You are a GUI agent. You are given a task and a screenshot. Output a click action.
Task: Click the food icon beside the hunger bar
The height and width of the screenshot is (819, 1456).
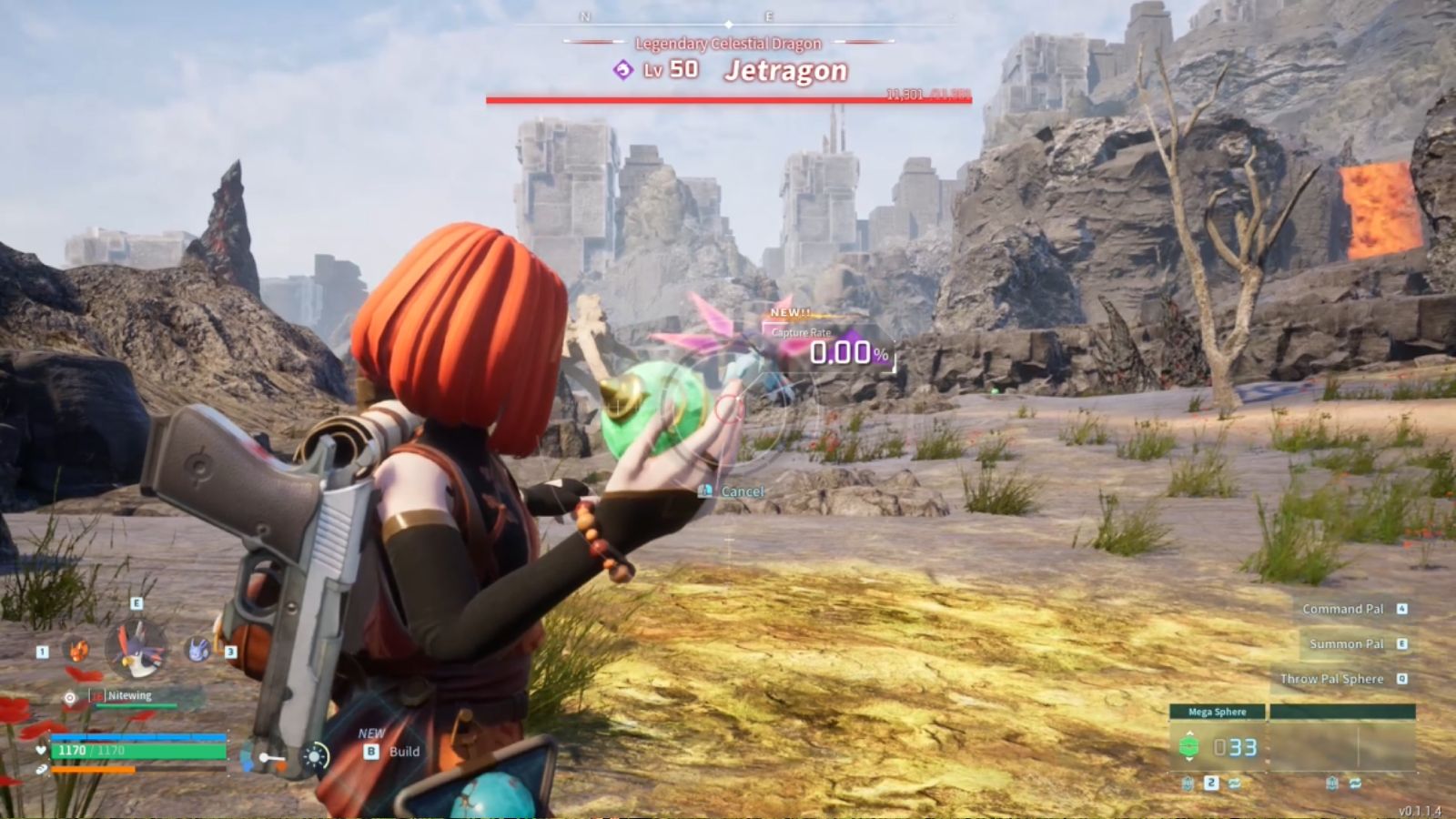[42, 770]
